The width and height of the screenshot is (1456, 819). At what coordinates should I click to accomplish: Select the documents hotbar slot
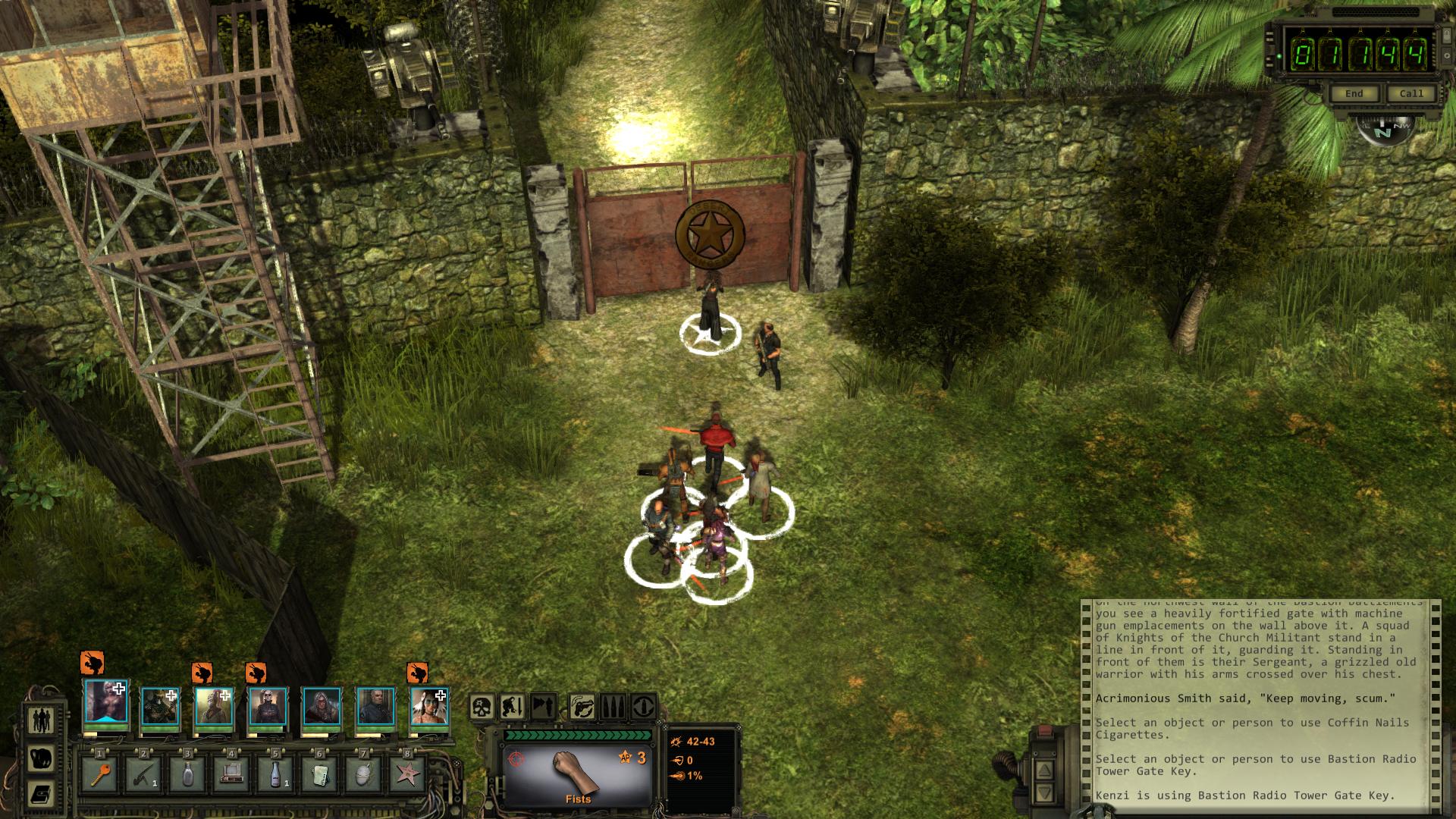[x=319, y=775]
